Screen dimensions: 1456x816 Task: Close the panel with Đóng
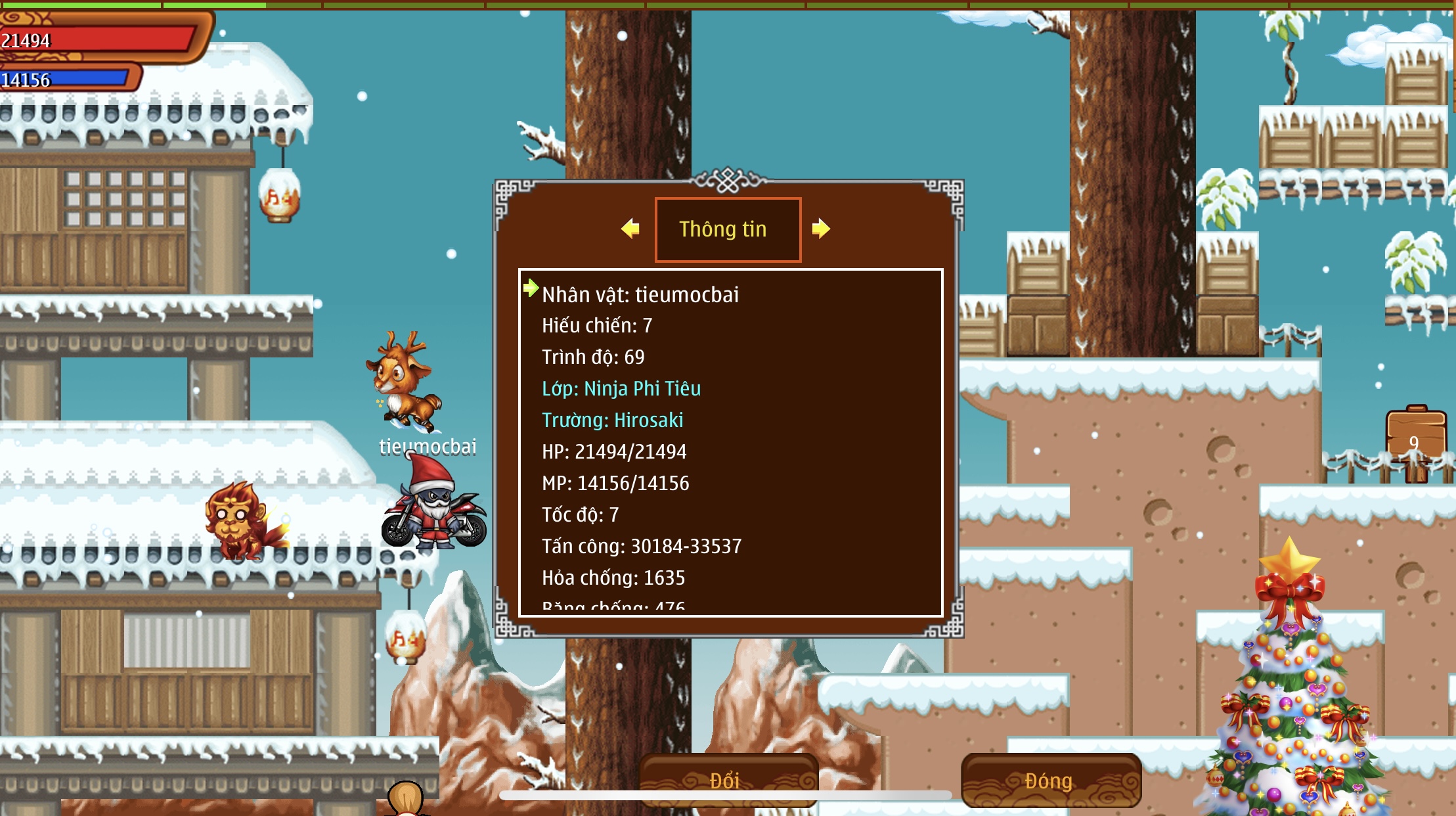(x=1049, y=780)
